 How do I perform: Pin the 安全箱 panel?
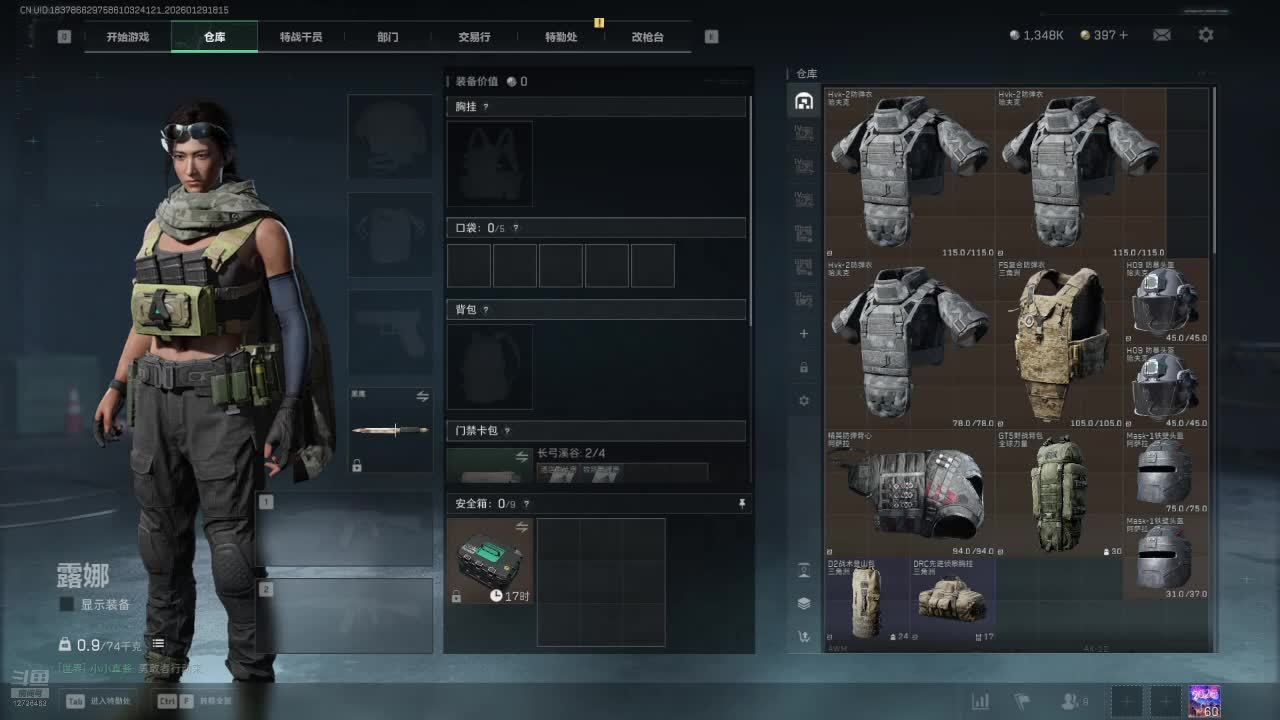(741, 504)
